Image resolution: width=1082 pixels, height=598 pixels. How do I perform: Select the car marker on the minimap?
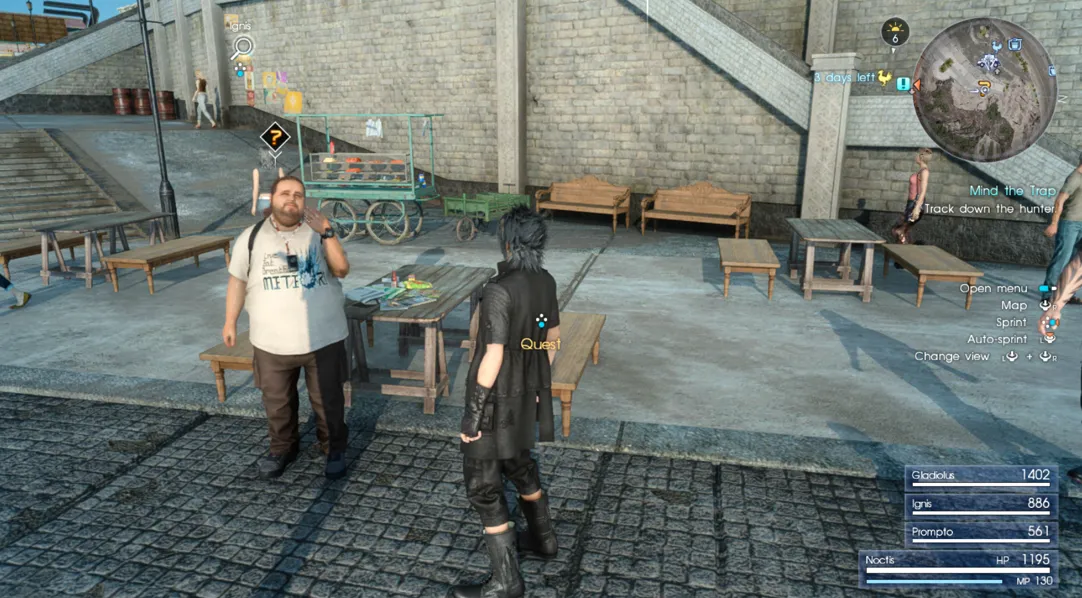989,63
